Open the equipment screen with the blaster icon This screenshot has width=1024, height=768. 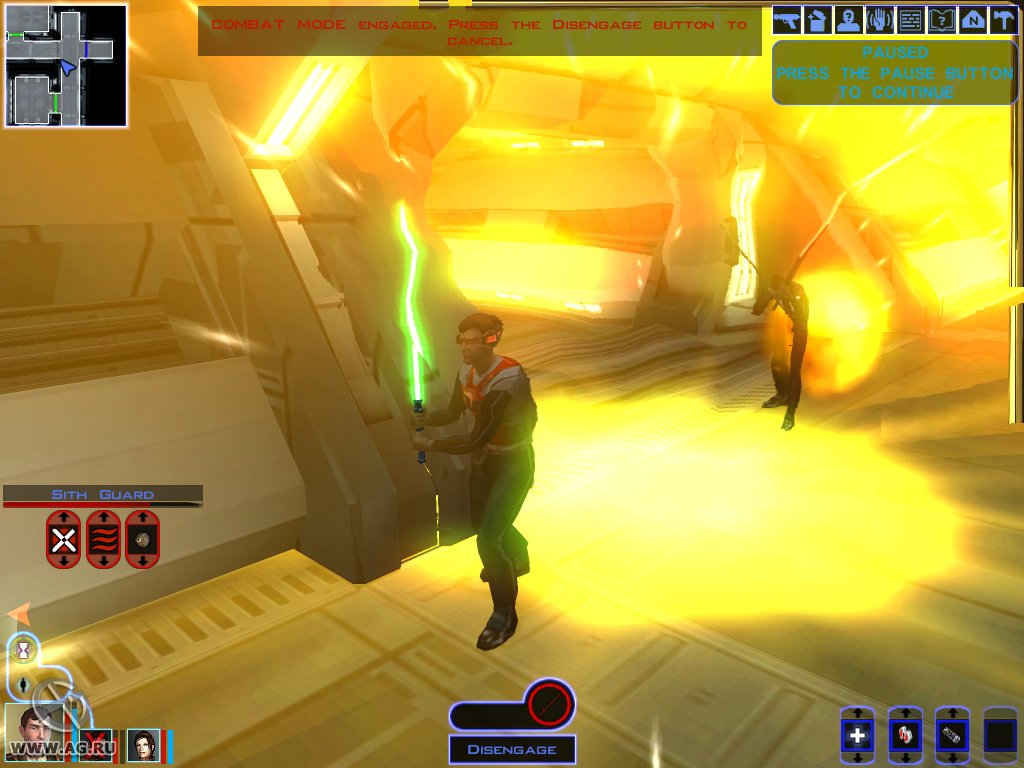(788, 19)
